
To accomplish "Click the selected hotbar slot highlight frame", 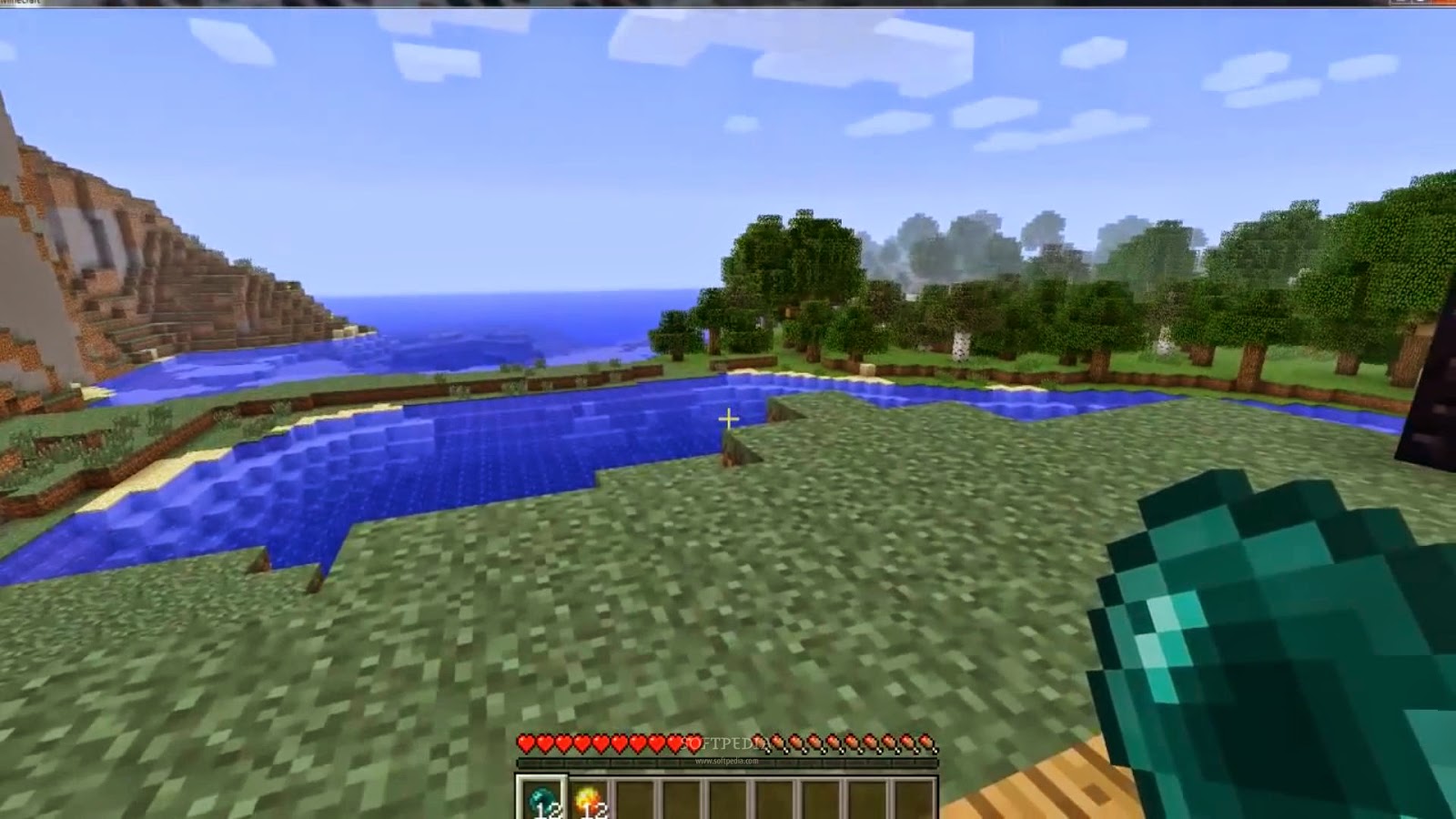I will pos(541,792).
